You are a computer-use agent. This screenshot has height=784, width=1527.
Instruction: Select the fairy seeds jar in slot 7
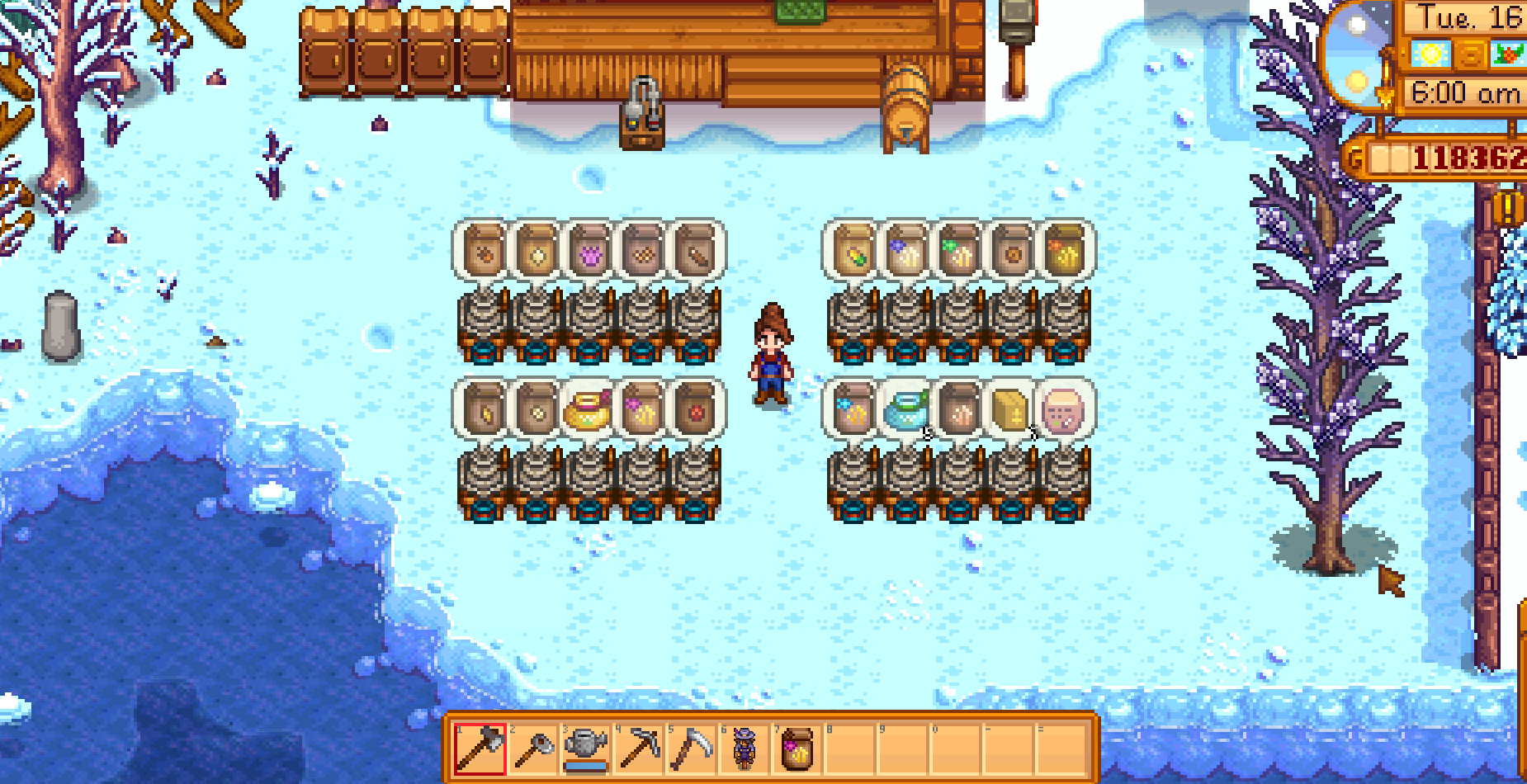click(x=797, y=749)
